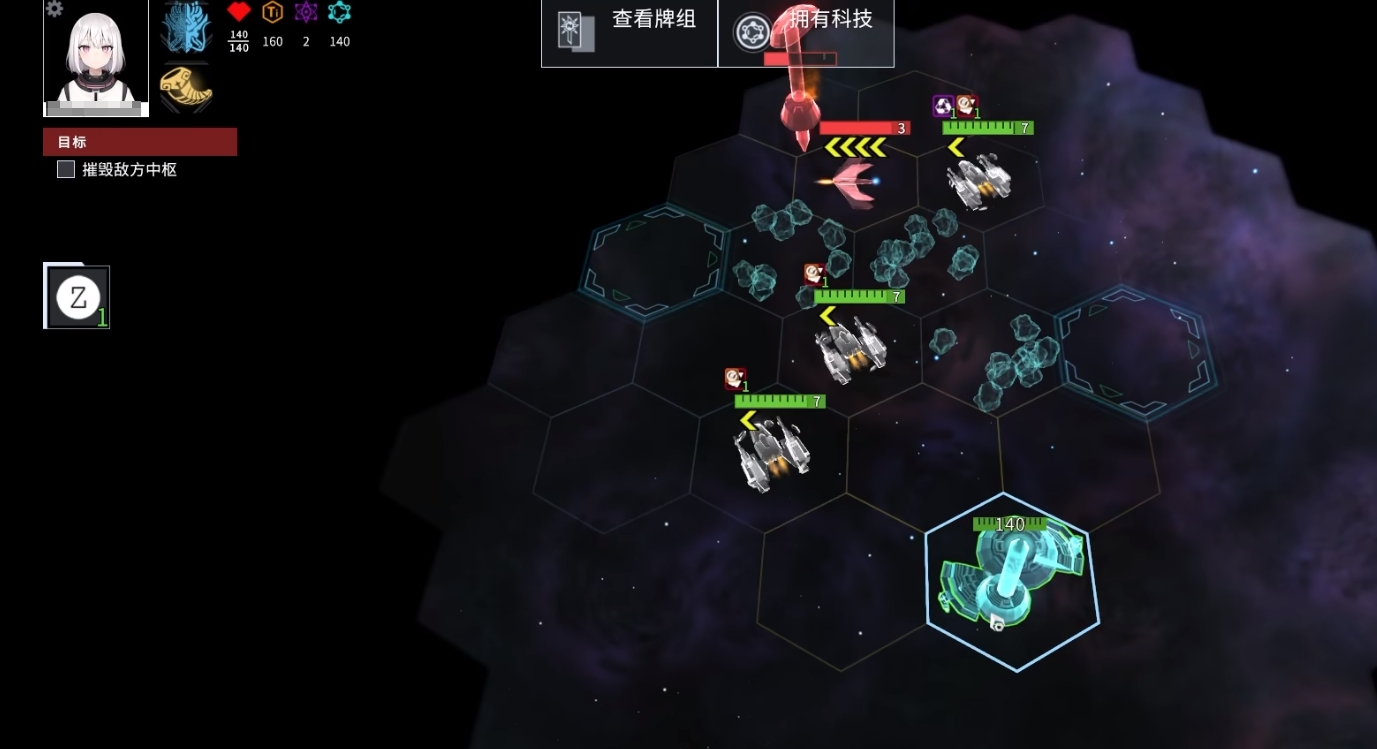Viewport: 1377px width, 749px height.
Task: Select the red enemy fighter unit
Action: (848, 182)
